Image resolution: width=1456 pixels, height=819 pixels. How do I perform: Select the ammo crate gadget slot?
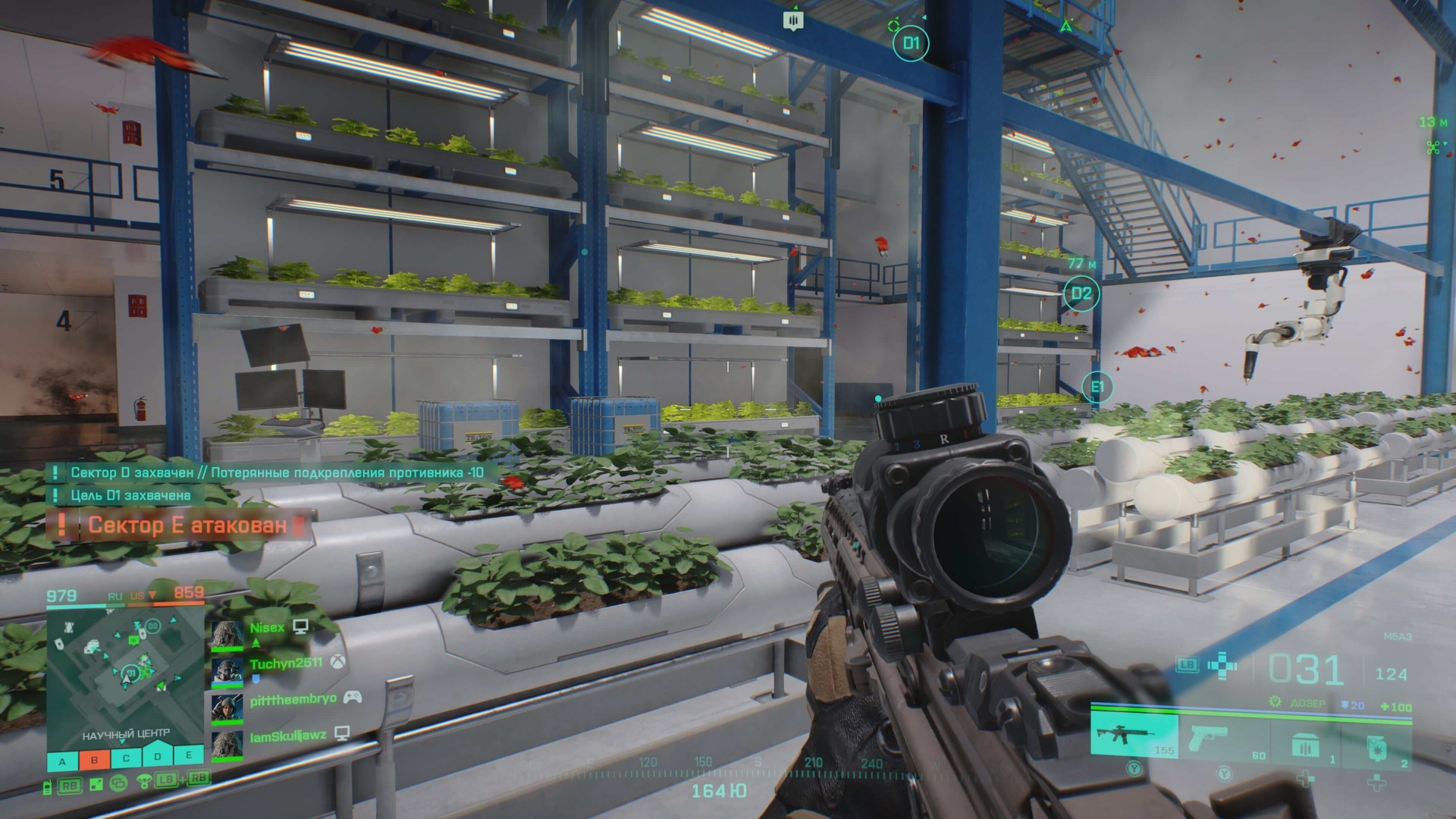1303,742
